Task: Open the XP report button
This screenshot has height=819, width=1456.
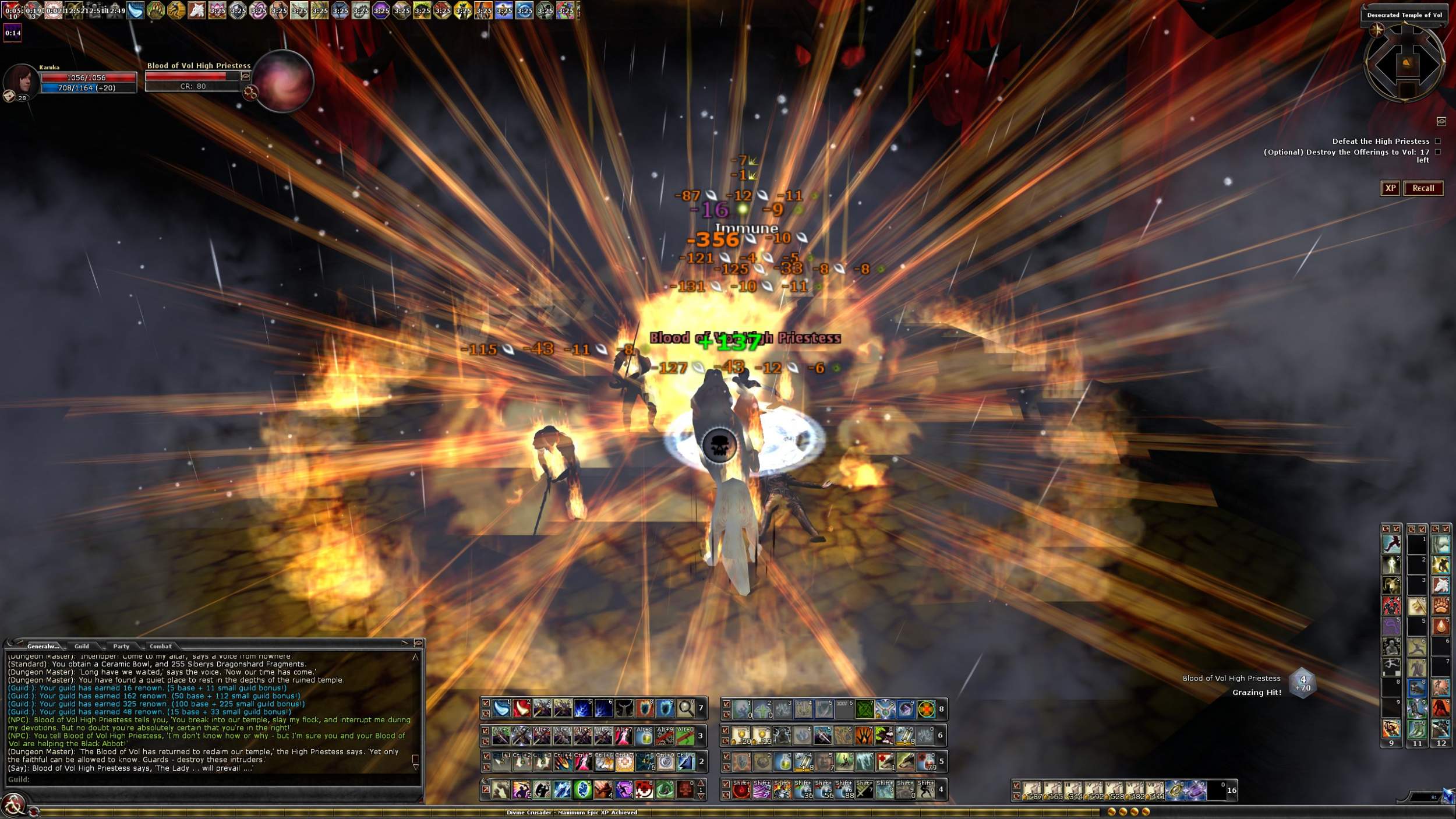Action: point(1390,188)
